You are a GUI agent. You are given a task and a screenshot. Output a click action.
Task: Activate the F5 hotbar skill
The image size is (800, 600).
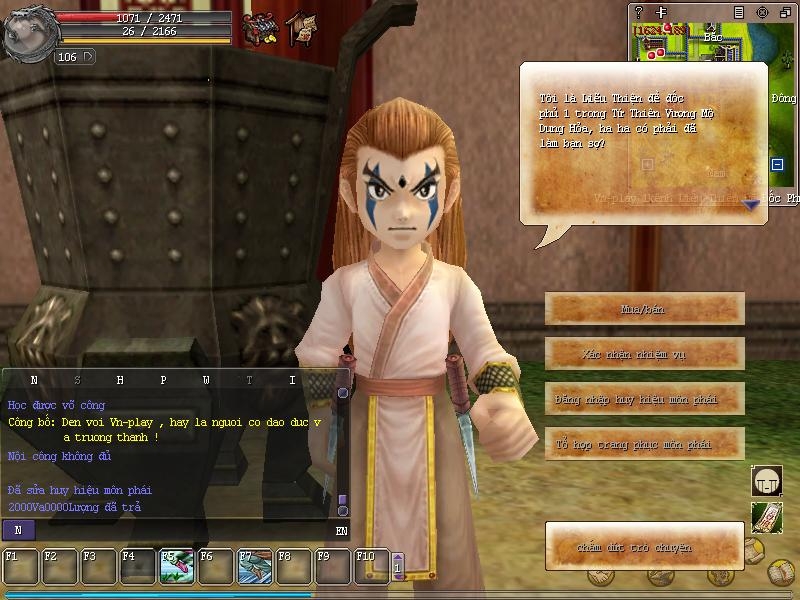coord(176,566)
